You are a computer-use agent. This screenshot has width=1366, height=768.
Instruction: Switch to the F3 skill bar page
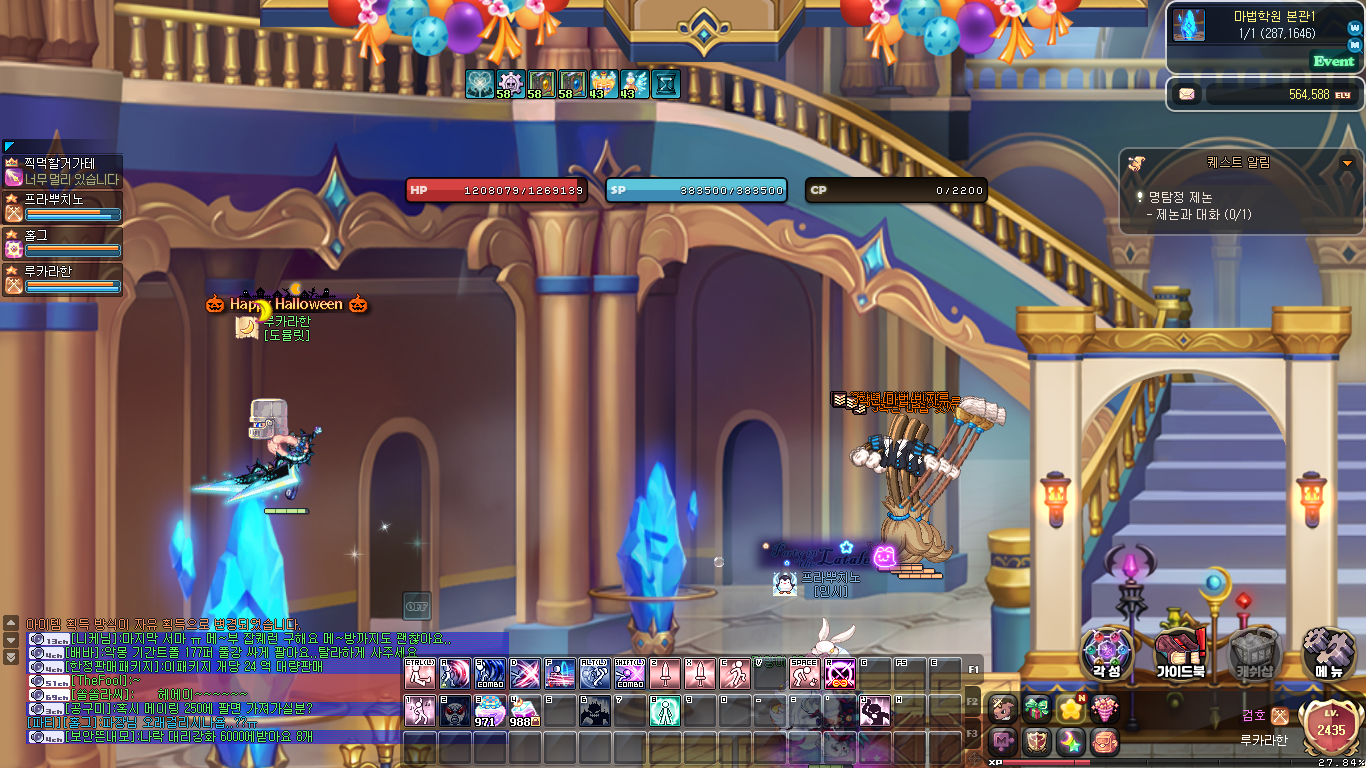[973, 735]
